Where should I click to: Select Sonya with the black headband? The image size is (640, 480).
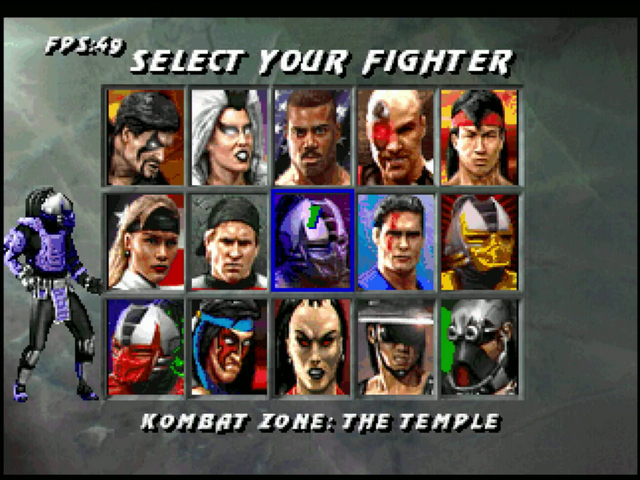(x=146, y=241)
